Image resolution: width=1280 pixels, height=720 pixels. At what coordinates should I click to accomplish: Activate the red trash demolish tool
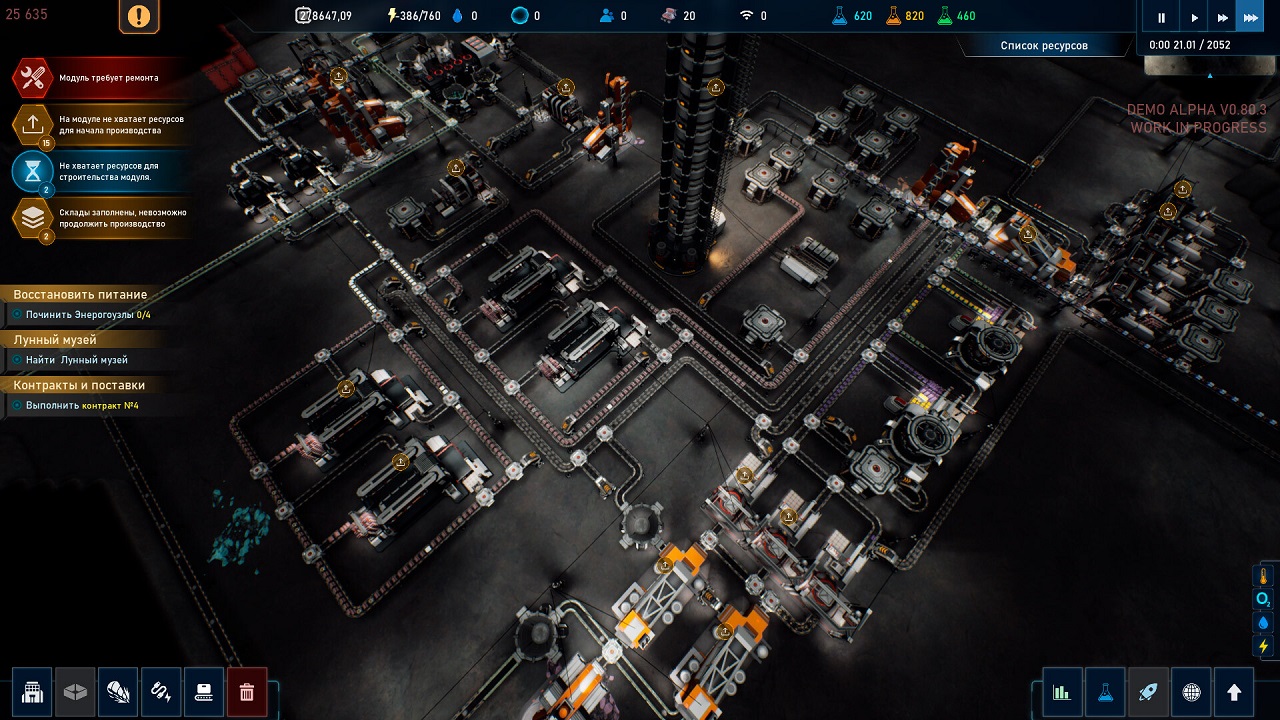(x=247, y=691)
